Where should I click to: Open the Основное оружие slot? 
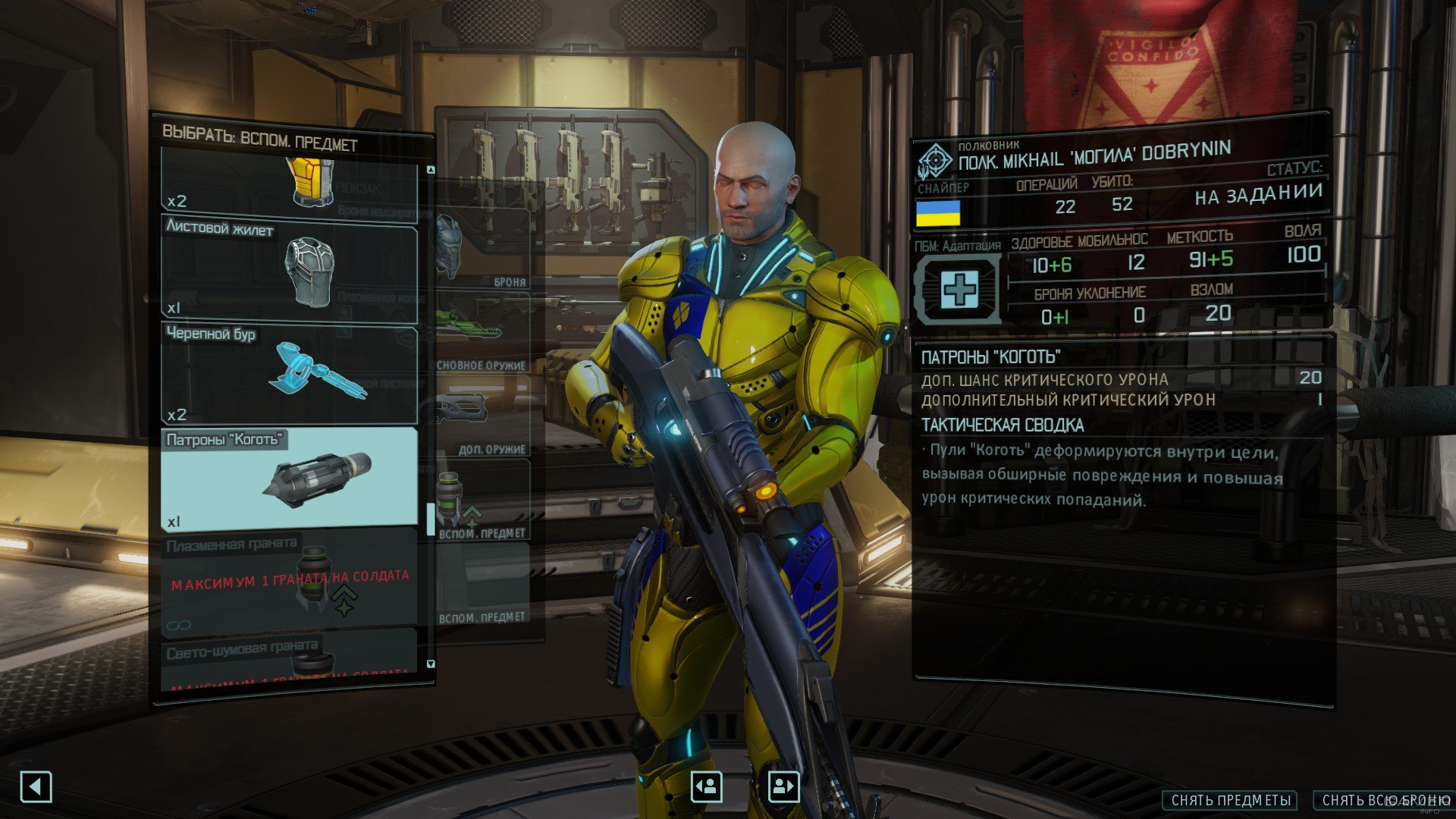click(482, 332)
